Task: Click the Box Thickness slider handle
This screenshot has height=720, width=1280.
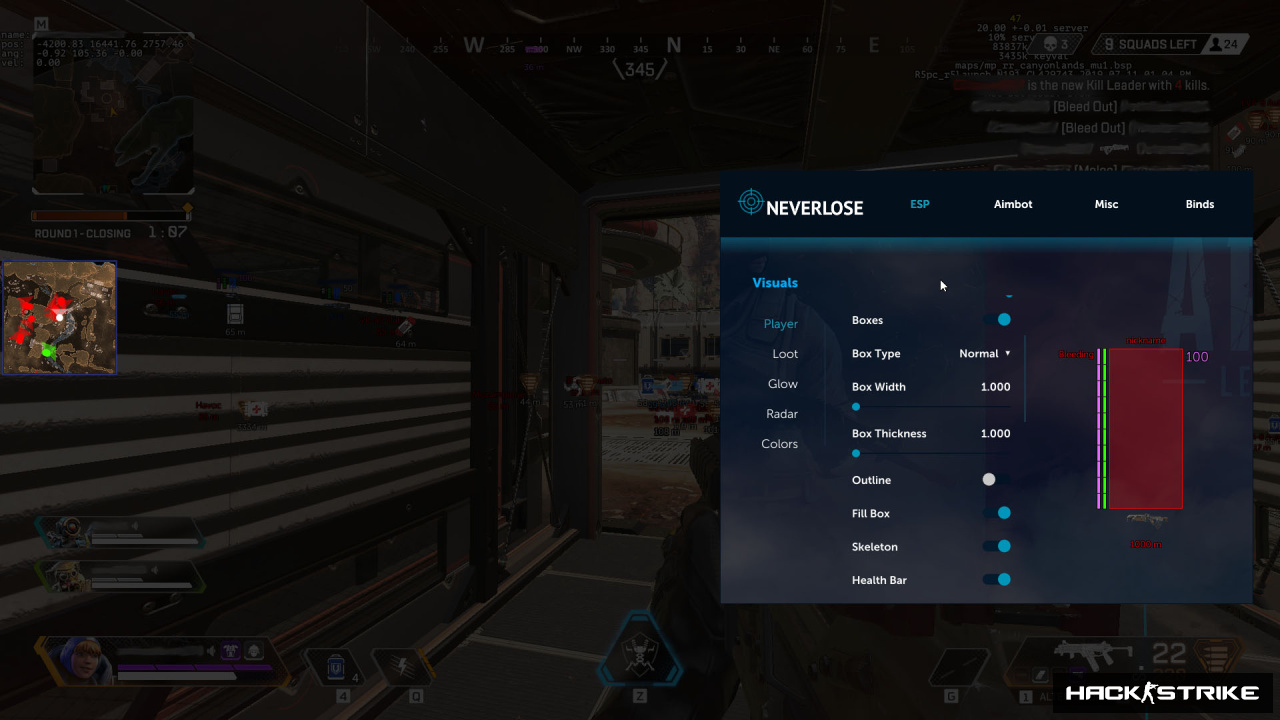Action: [x=856, y=453]
